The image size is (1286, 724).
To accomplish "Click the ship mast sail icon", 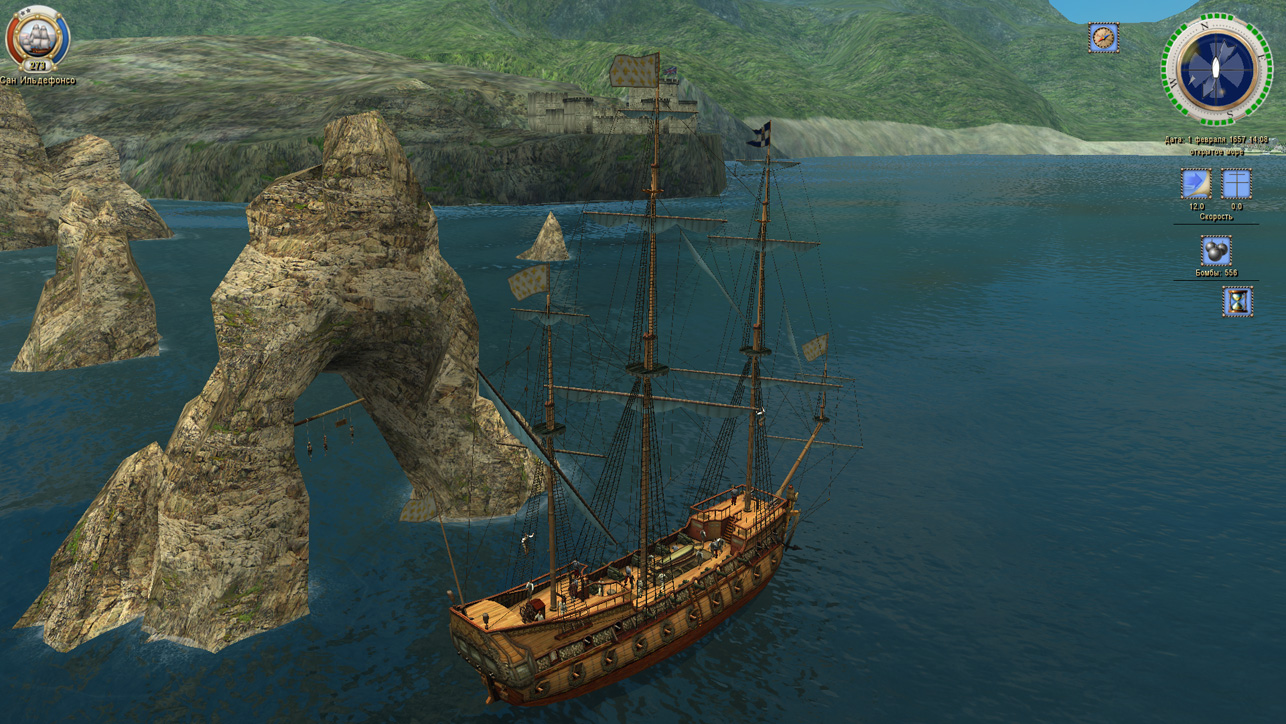I will [1237, 184].
